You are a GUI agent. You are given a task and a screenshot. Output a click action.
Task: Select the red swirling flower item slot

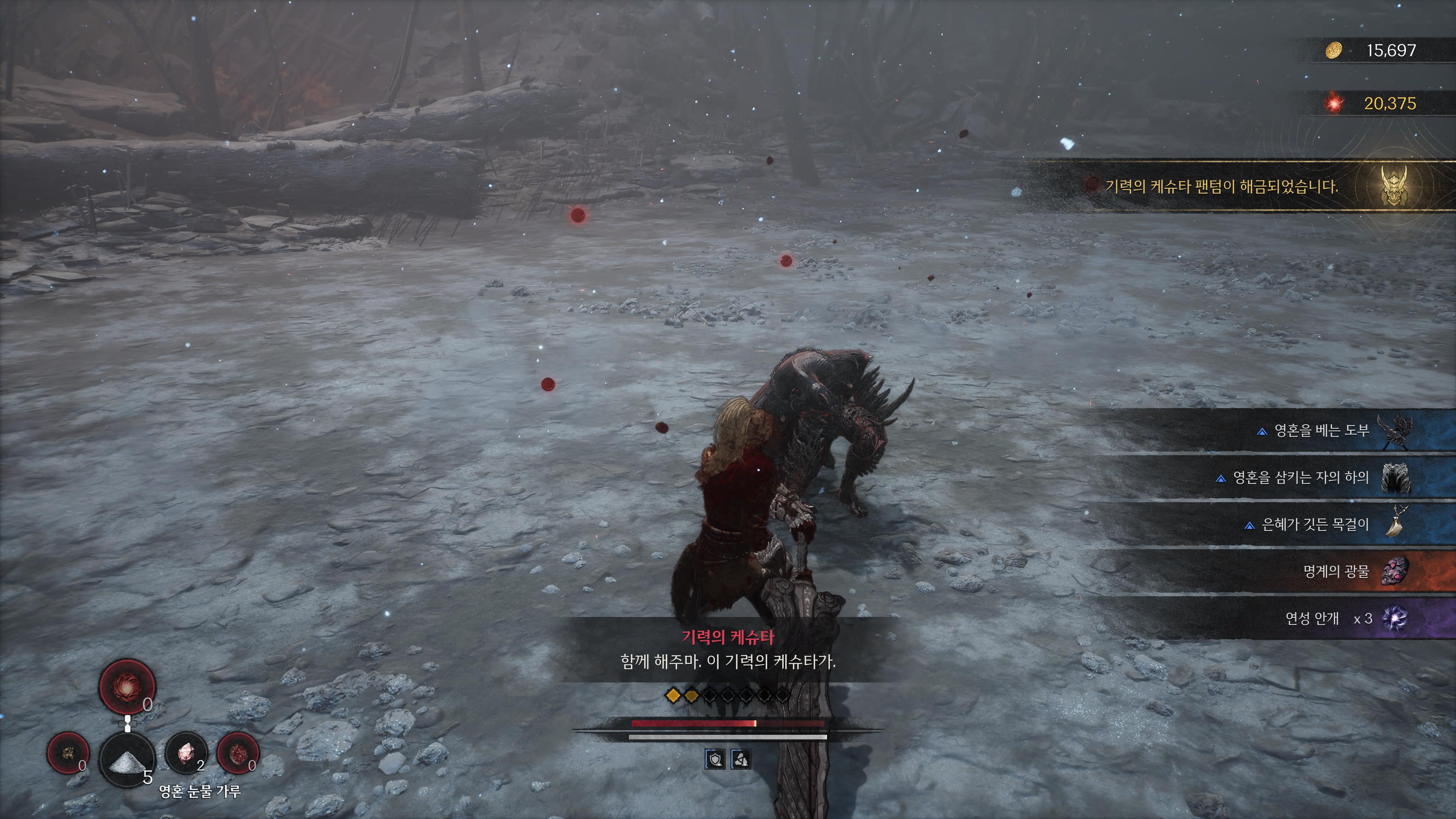[x=127, y=686]
